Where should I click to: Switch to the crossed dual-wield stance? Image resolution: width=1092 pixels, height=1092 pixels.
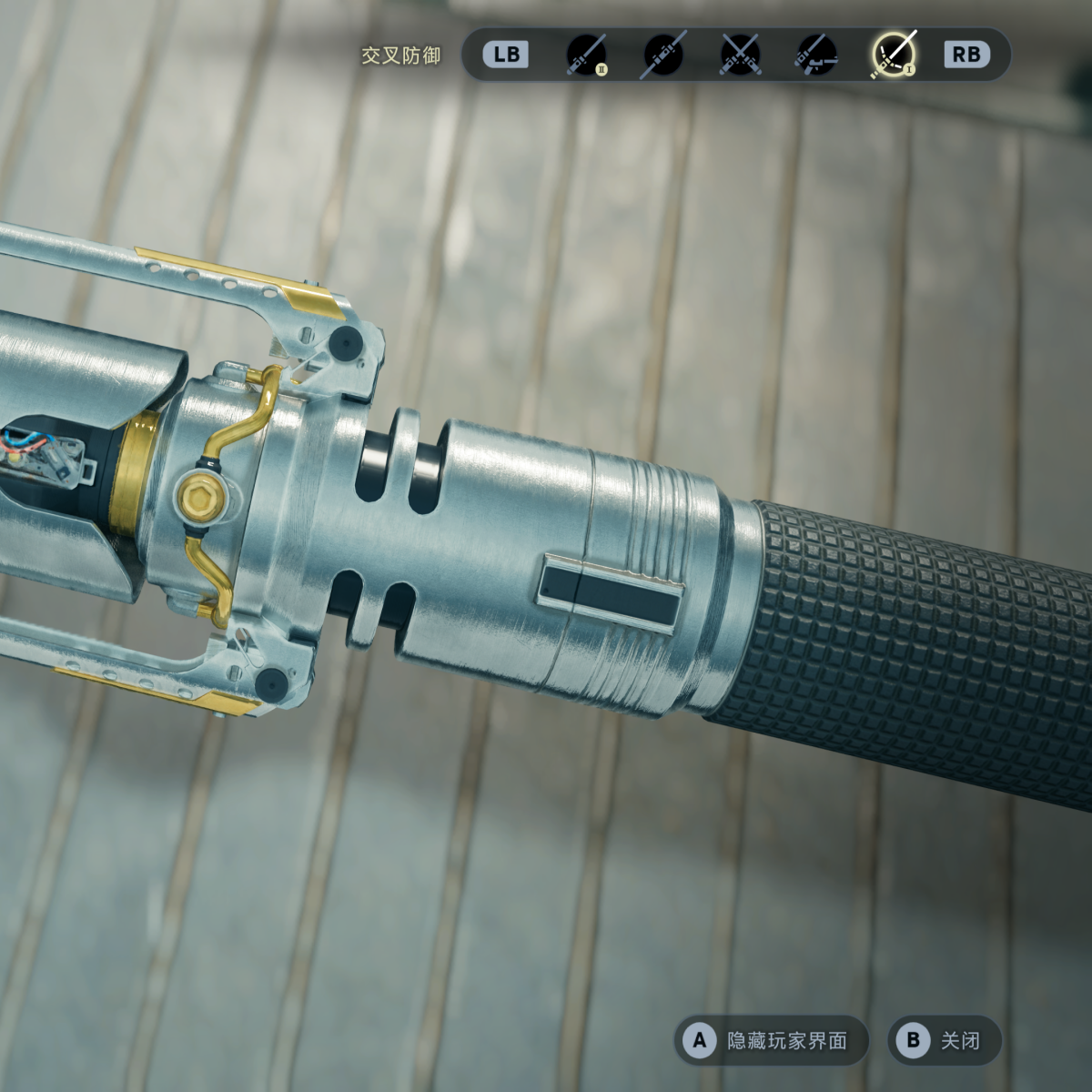(740, 55)
